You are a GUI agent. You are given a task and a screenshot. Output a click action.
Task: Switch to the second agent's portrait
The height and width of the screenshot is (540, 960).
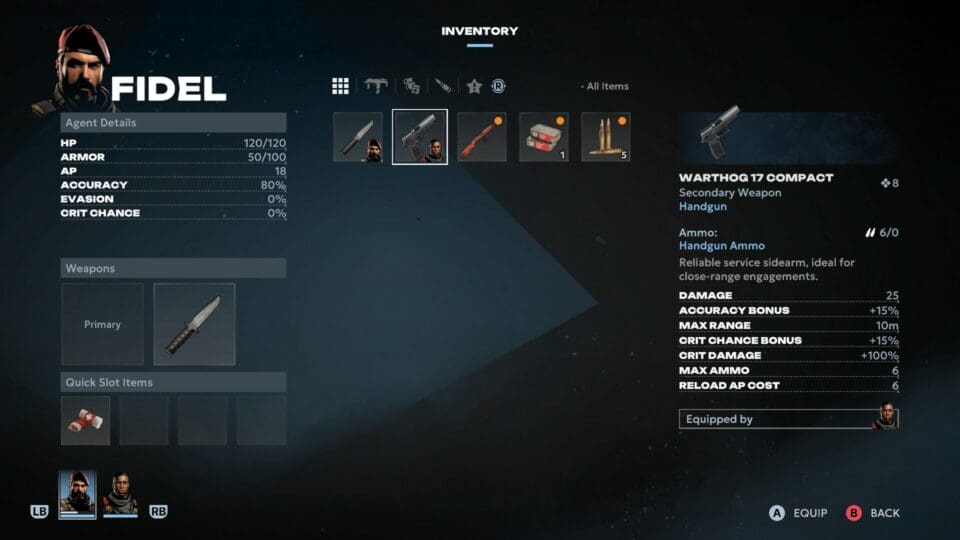click(x=120, y=494)
